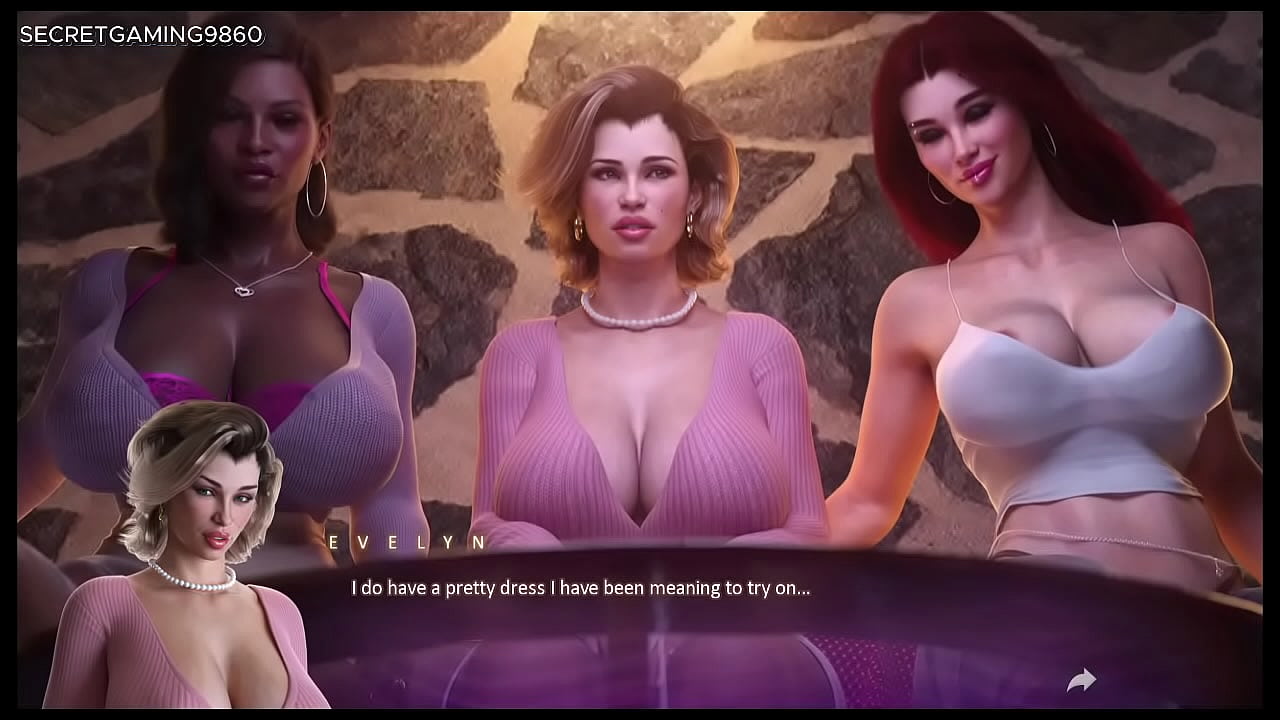Select the SECRETGAMING9860 watermark text
The image size is (1280, 720).
[x=140, y=33]
